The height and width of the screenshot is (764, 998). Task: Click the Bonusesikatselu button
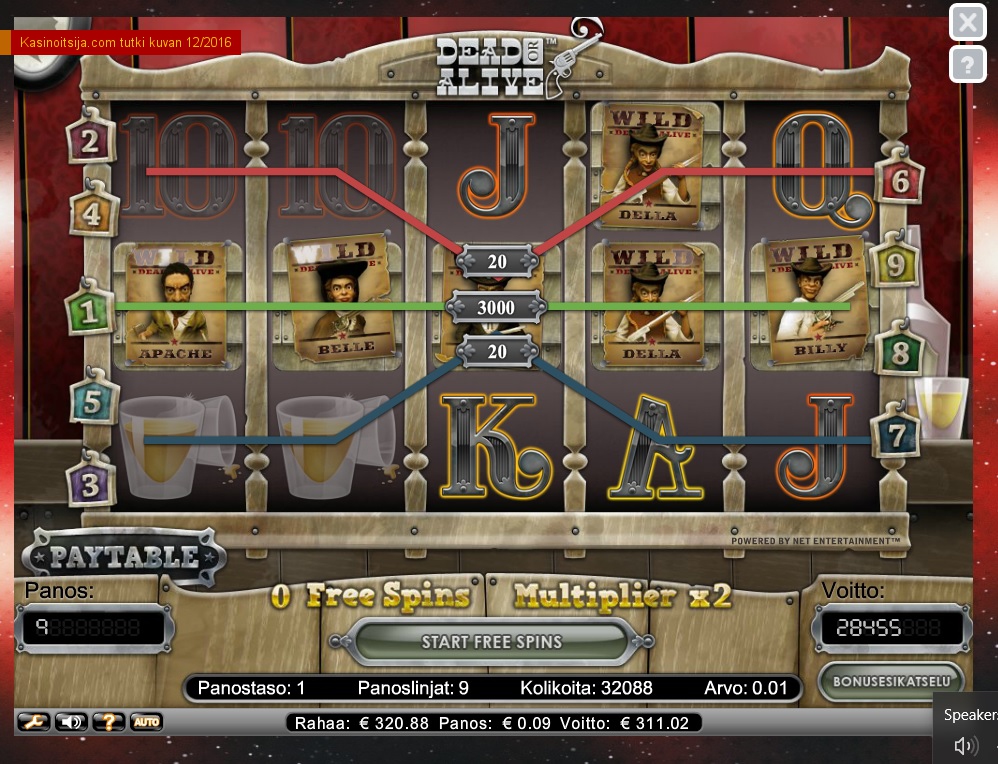tap(891, 682)
